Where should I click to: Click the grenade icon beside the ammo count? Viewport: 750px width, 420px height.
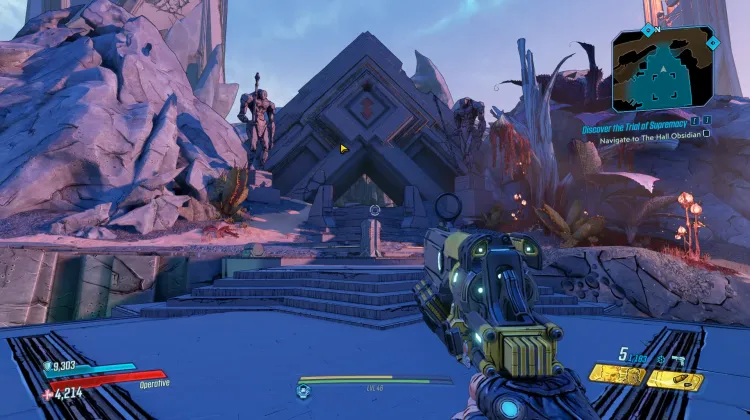(x=661, y=357)
